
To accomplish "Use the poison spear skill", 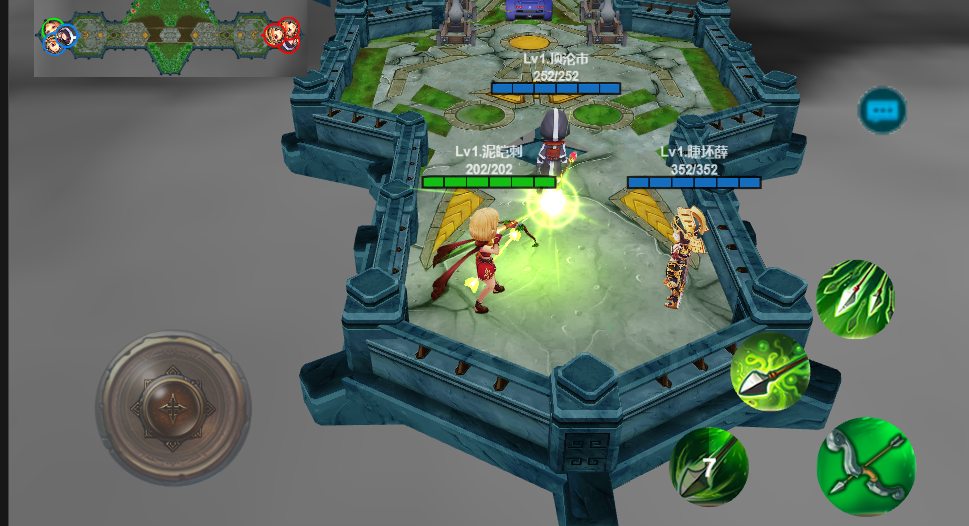I will [770, 372].
